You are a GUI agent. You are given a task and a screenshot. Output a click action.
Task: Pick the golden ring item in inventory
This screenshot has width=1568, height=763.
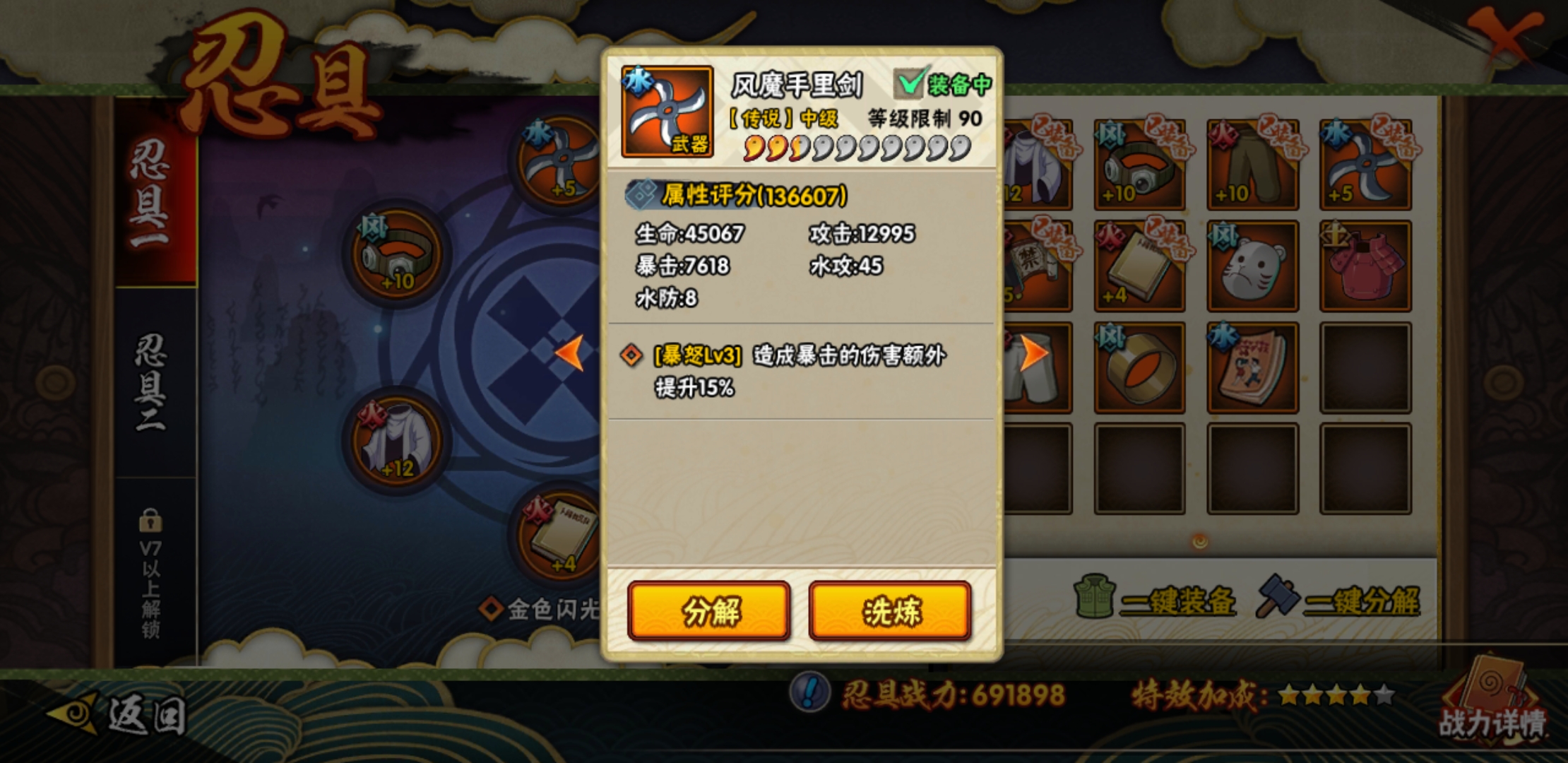click(1139, 368)
